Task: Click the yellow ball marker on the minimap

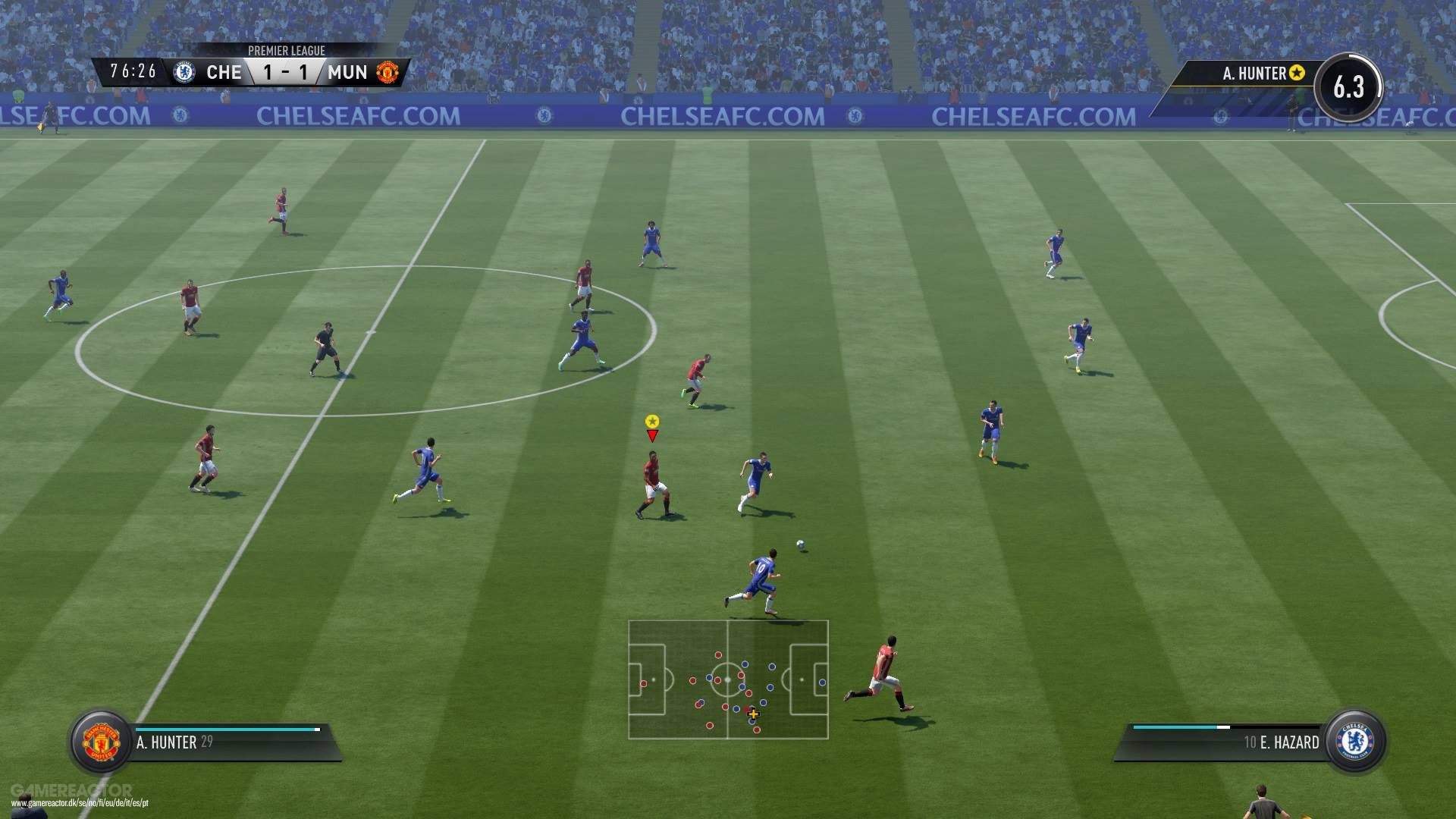Action: pos(753,714)
